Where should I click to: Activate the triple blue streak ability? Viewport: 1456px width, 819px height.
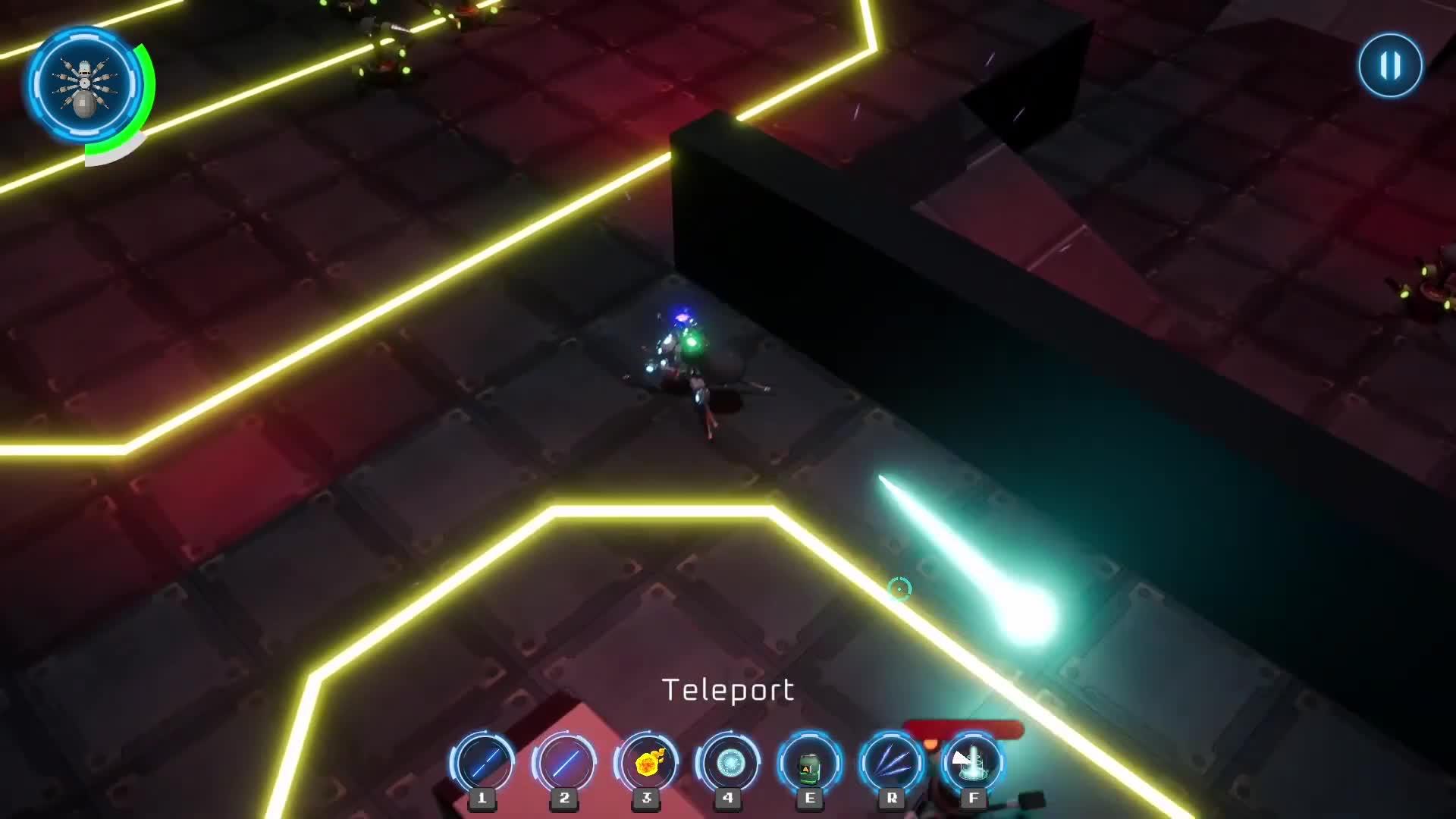[x=892, y=763]
